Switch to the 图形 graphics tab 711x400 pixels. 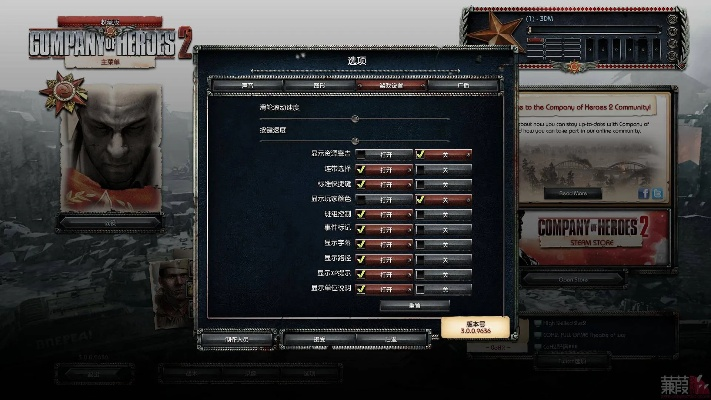(319, 86)
